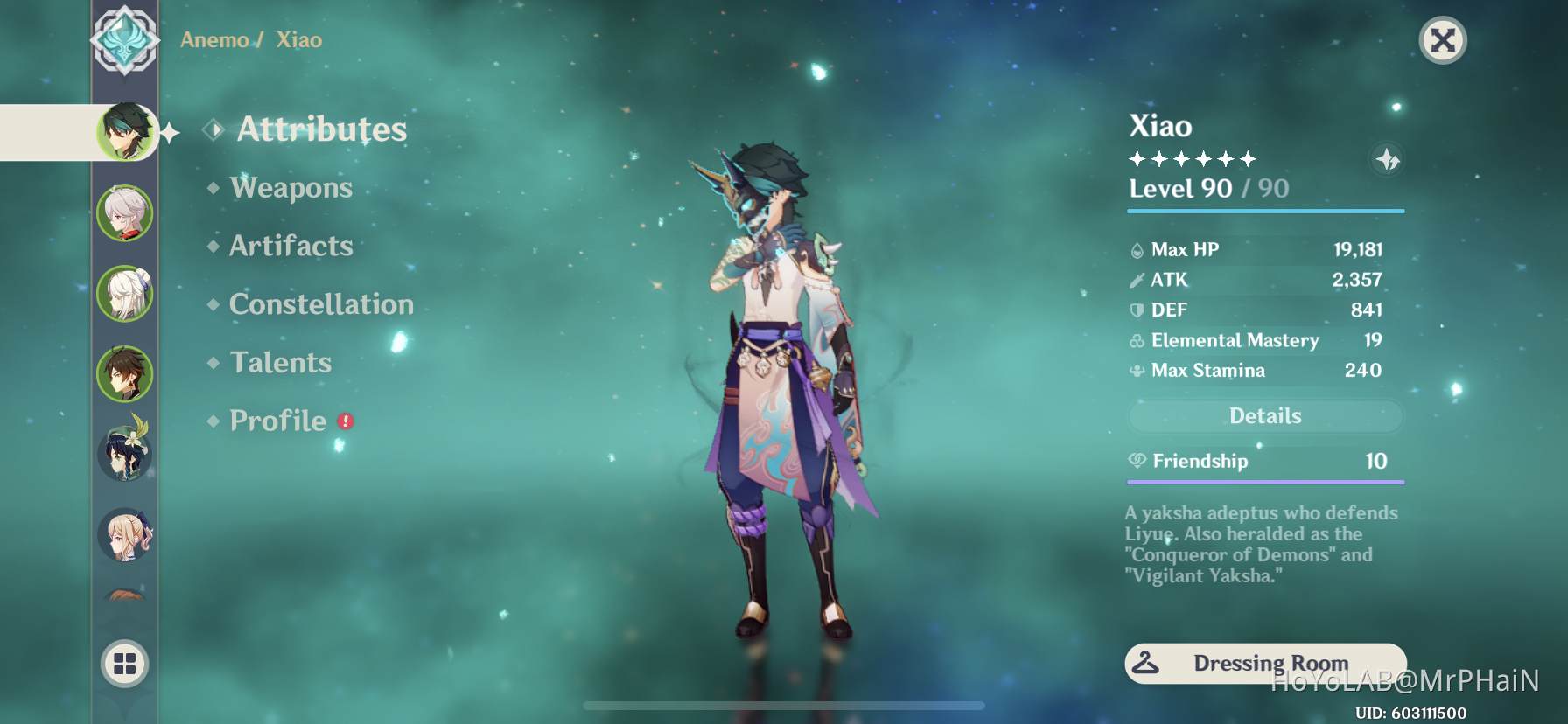Viewport: 1568px width, 724px height.
Task: Click the Max Stamina stat icon
Action: pyautogui.click(x=1136, y=370)
